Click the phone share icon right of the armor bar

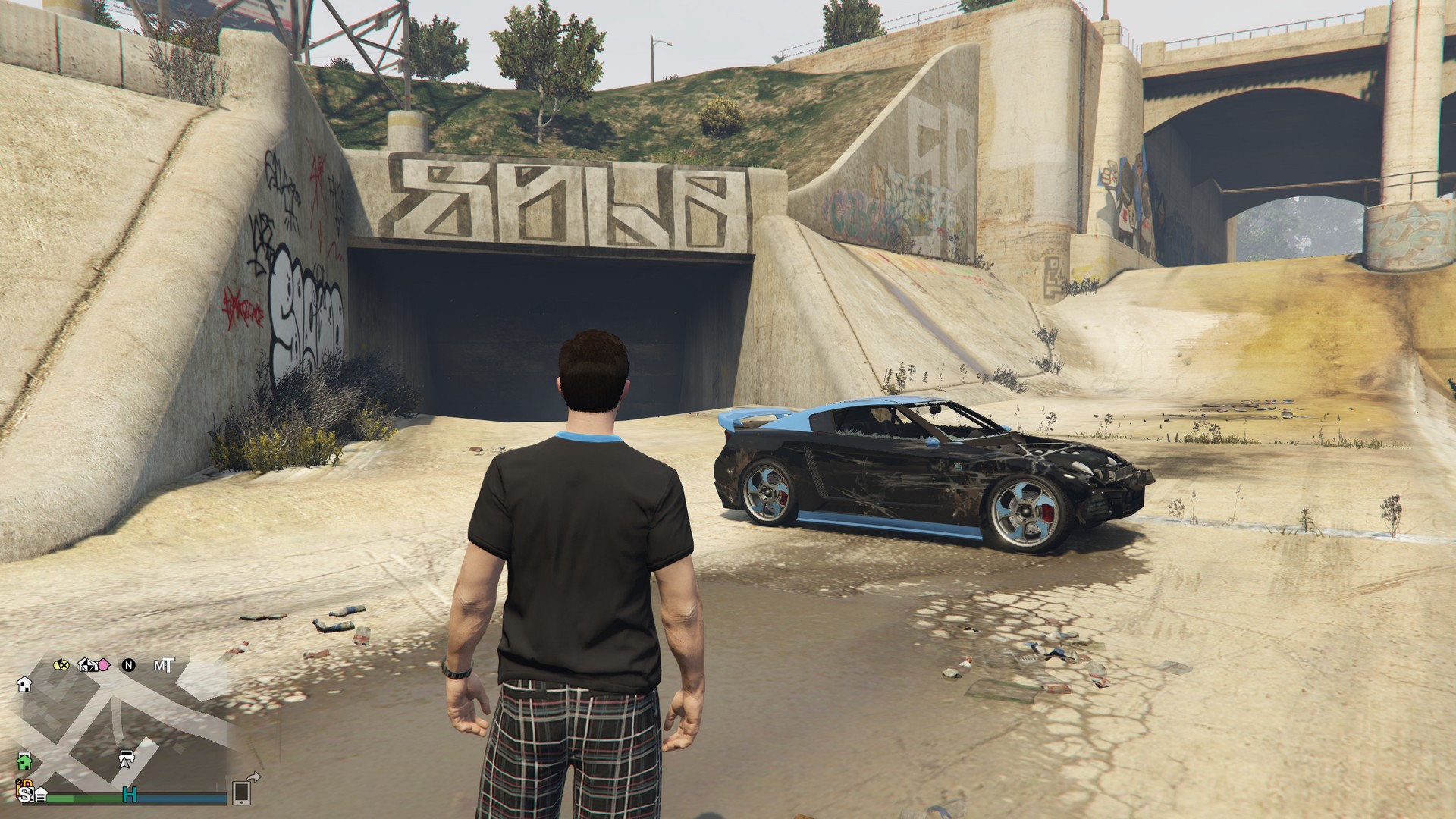(x=242, y=795)
